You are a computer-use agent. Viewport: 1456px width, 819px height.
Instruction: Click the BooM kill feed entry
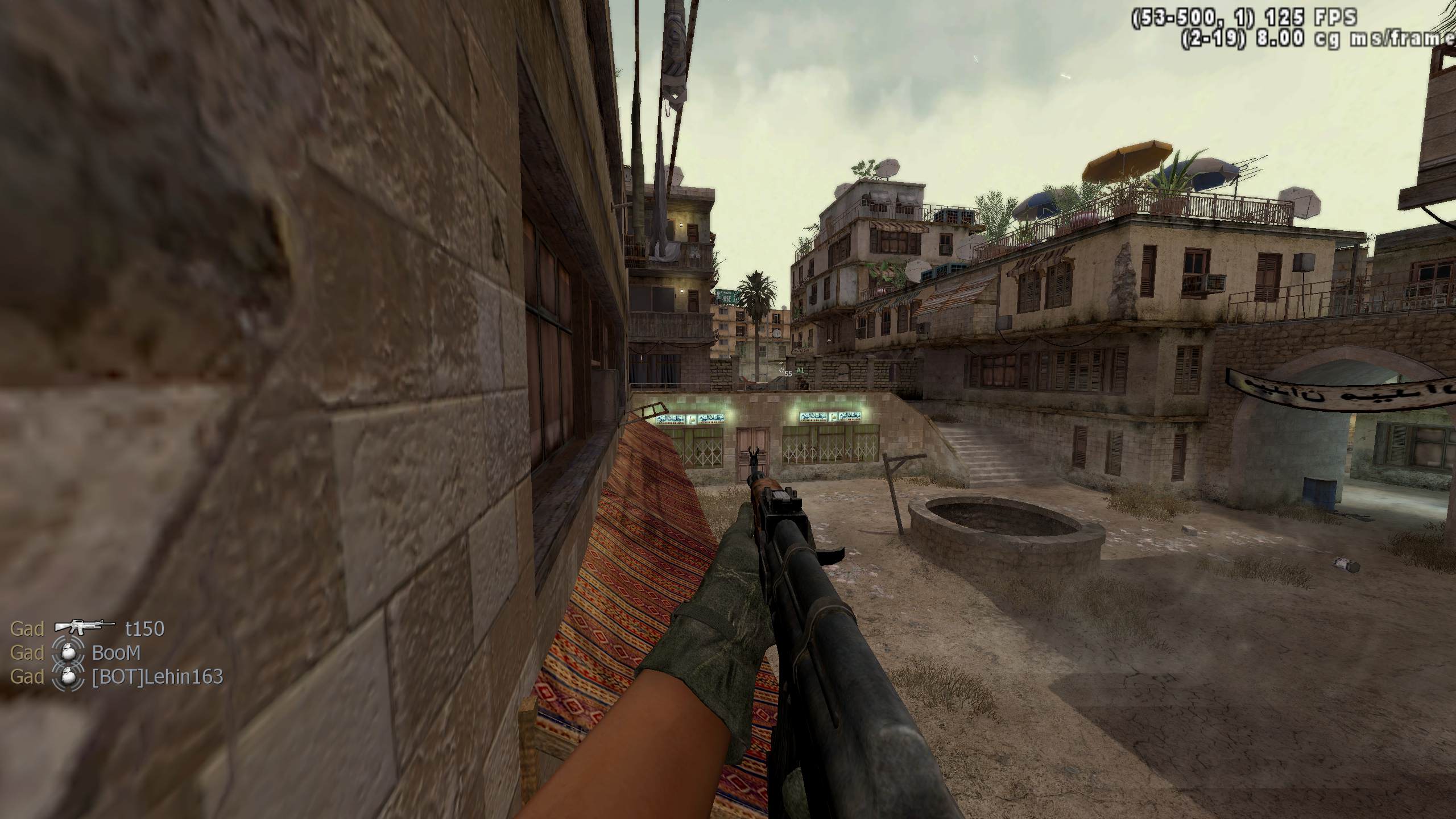[116, 652]
